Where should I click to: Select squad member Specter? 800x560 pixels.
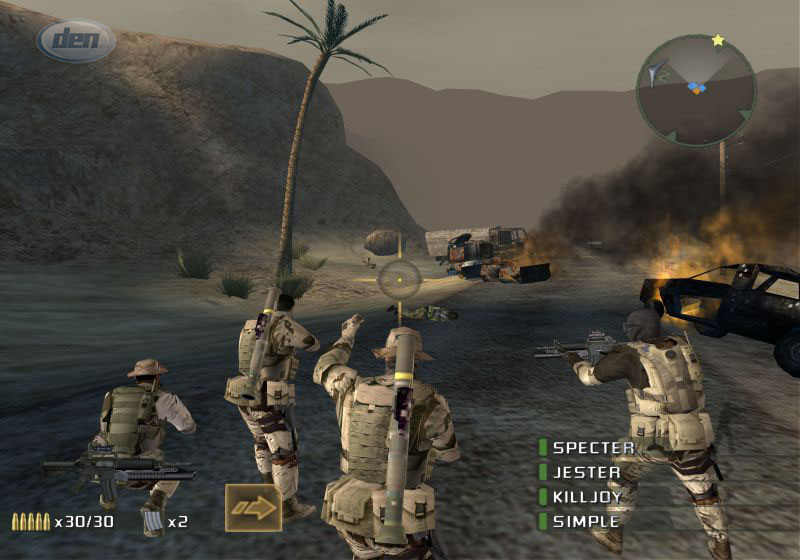593,448
